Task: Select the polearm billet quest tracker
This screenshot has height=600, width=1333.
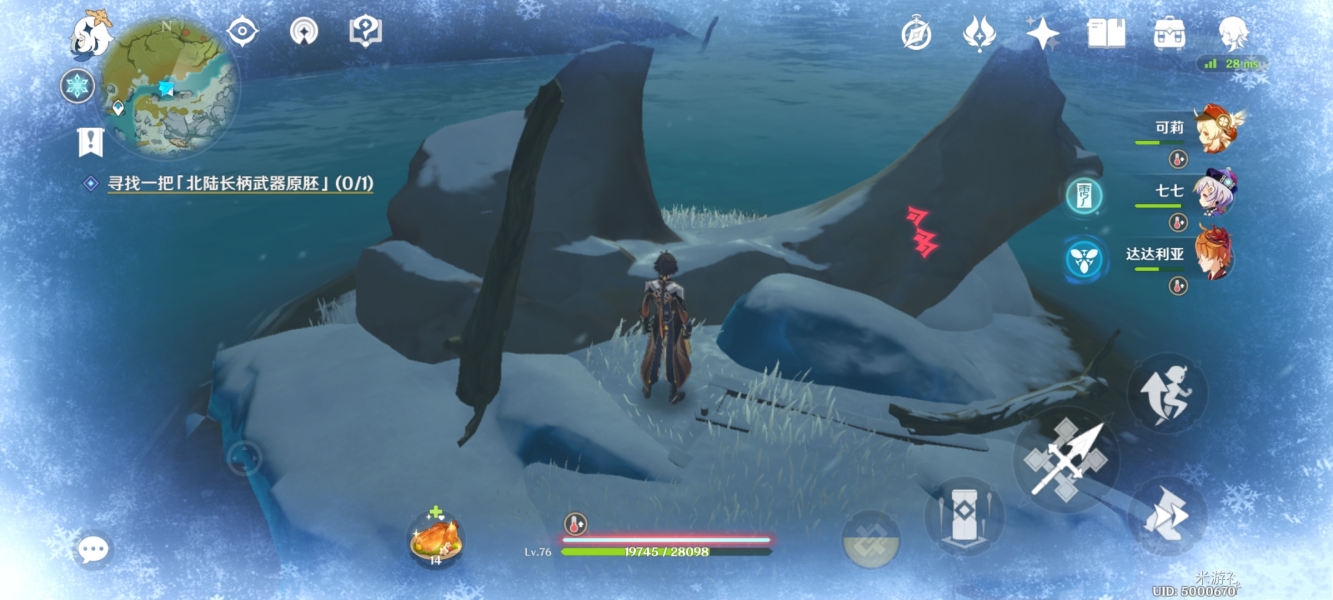Action: pyautogui.click(x=240, y=183)
